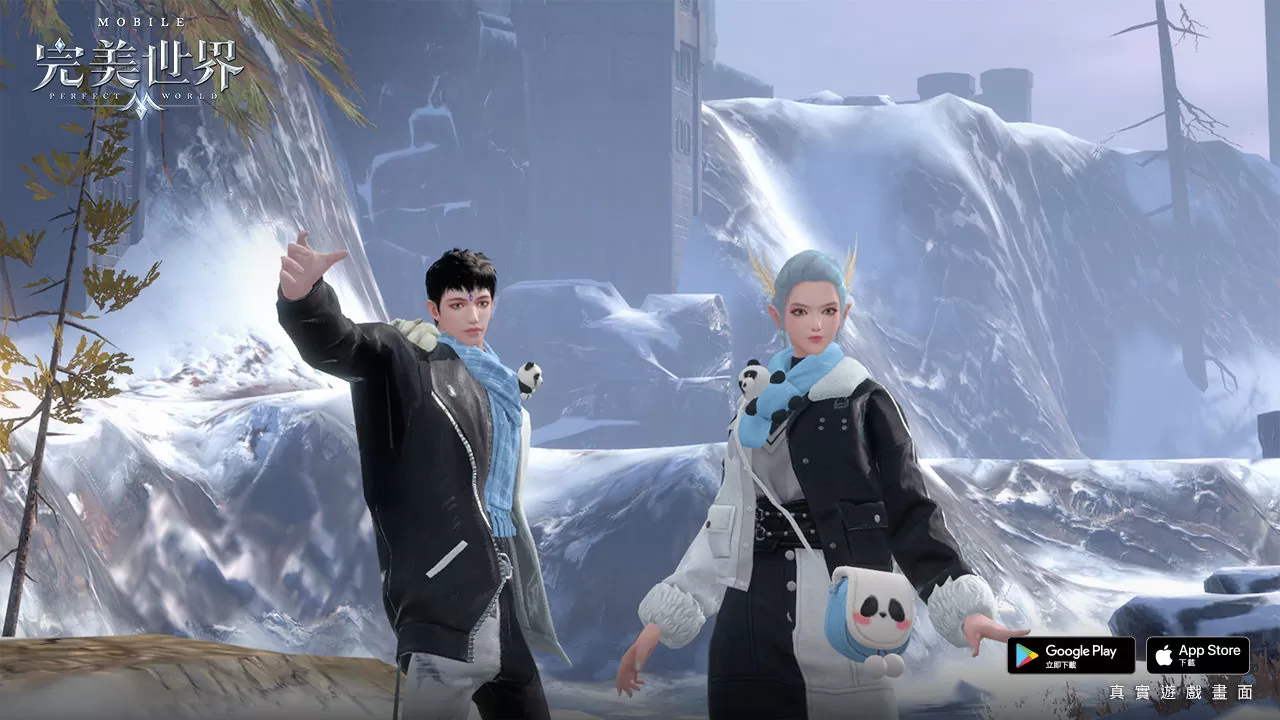
Task: Tap the Google Play download badge
Action: click(x=1070, y=655)
